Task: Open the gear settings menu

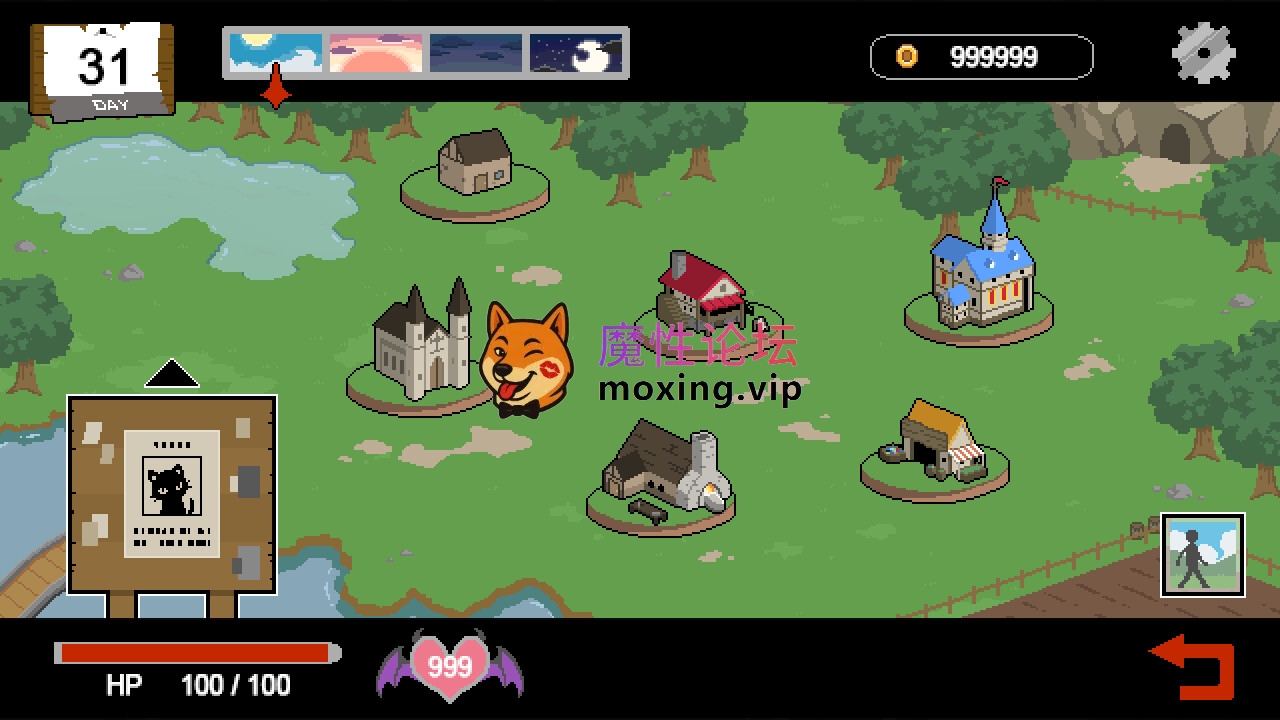Action: pyautogui.click(x=1203, y=53)
